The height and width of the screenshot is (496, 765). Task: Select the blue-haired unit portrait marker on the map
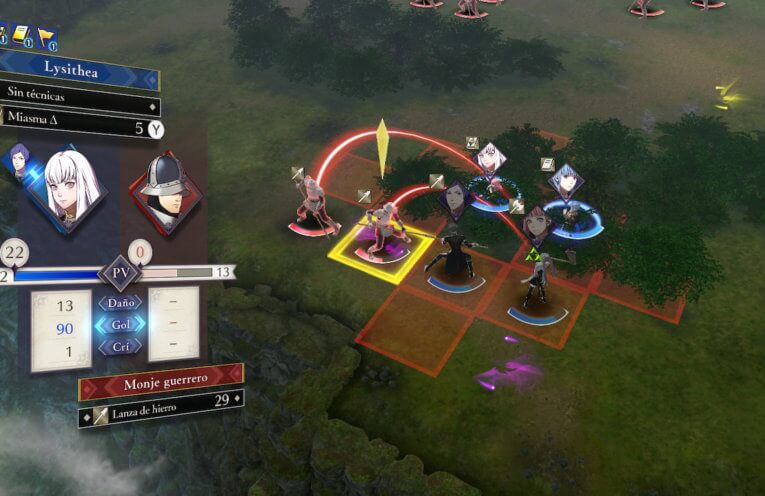pos(565,181)
